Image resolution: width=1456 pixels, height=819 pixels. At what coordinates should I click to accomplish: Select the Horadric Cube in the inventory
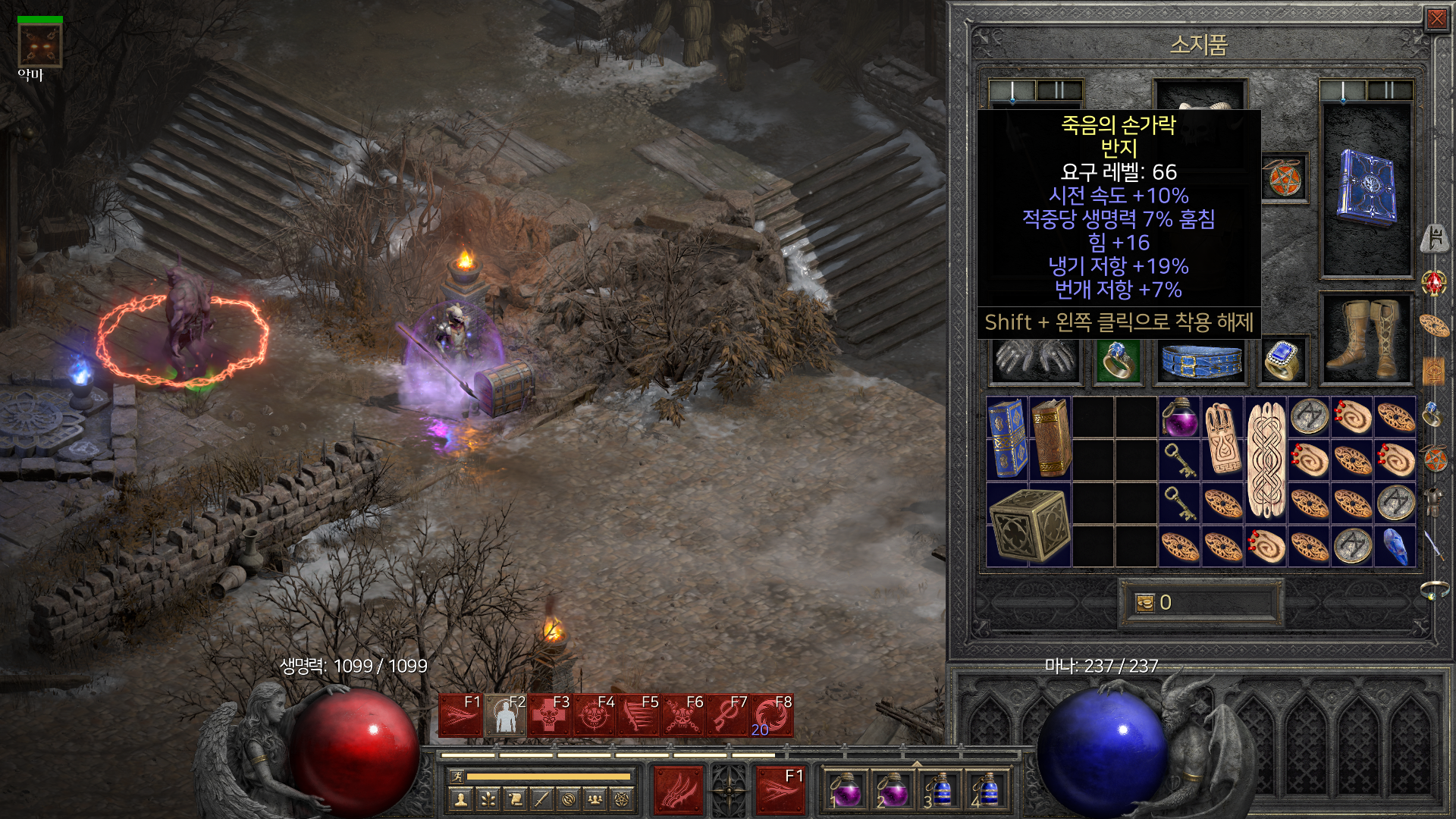coord(1029,526)
